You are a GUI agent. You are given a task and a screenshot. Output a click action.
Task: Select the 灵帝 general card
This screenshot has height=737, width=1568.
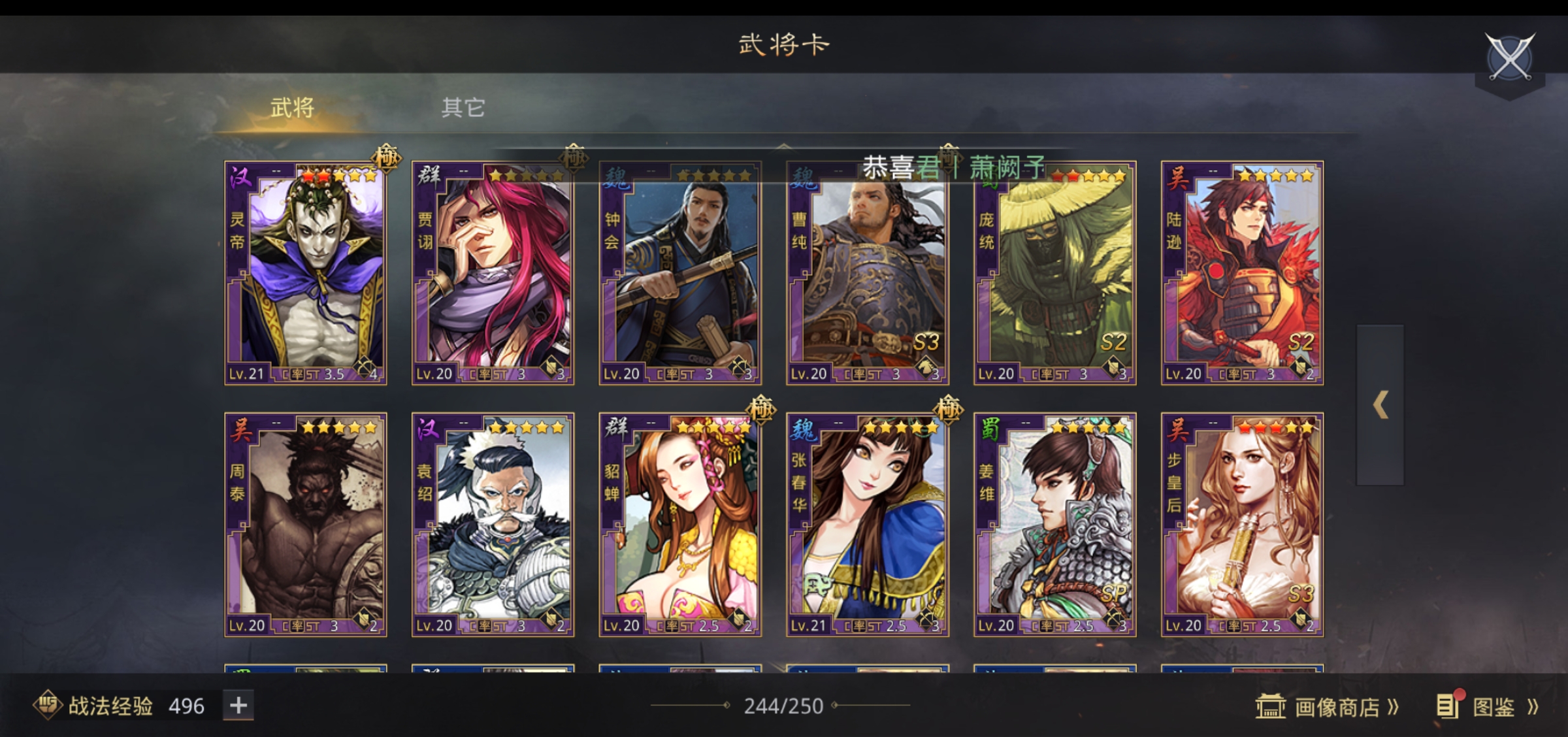pos(306,273)
